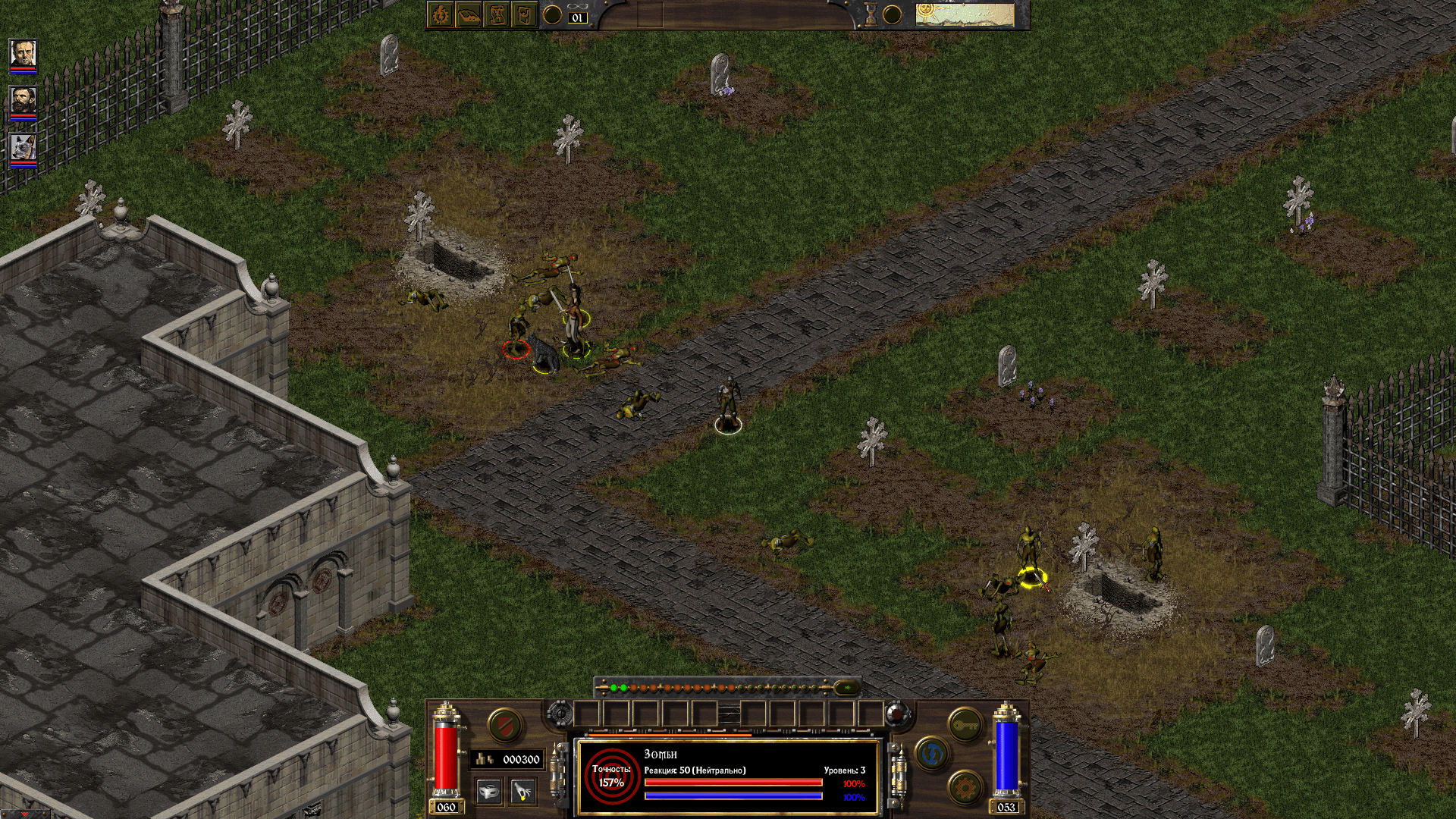Toggle combat mode with the red shield button

pos(504,725)
